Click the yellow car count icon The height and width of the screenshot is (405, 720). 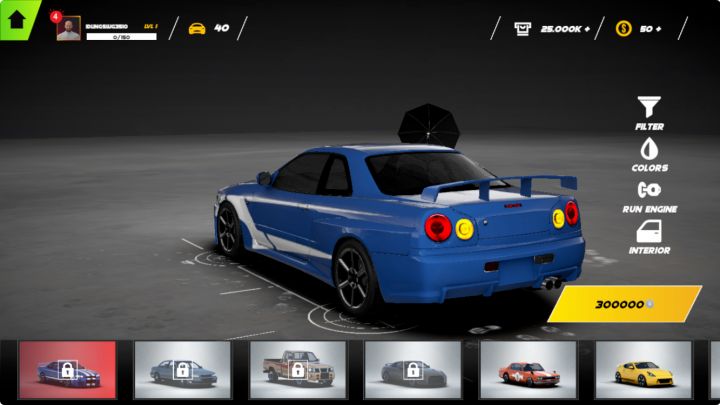pos(197,28)
